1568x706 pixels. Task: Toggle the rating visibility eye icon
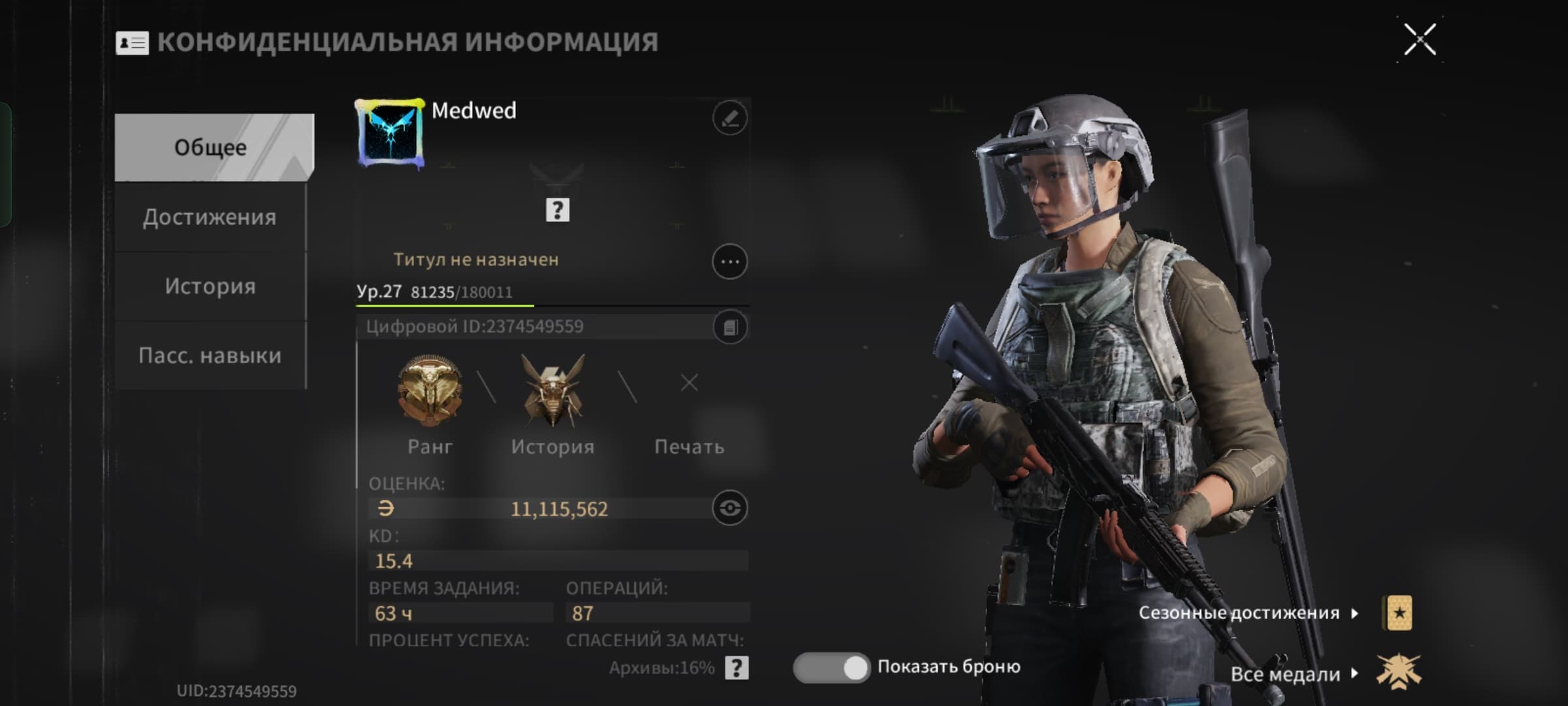point(730,508)
